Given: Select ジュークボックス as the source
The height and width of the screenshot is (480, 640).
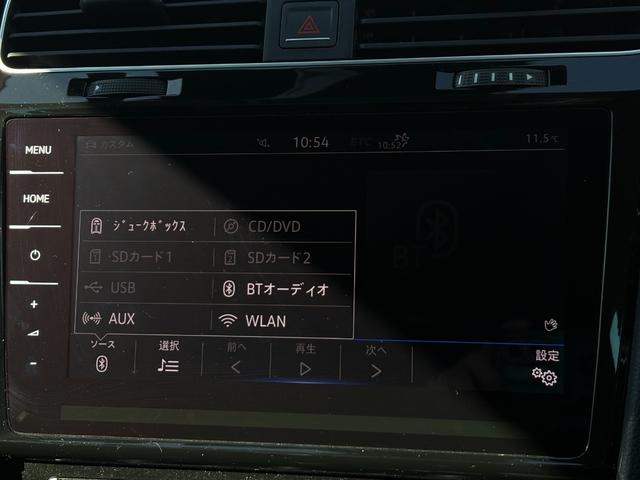Looking at the screenshot, I should tap(147, 226).
